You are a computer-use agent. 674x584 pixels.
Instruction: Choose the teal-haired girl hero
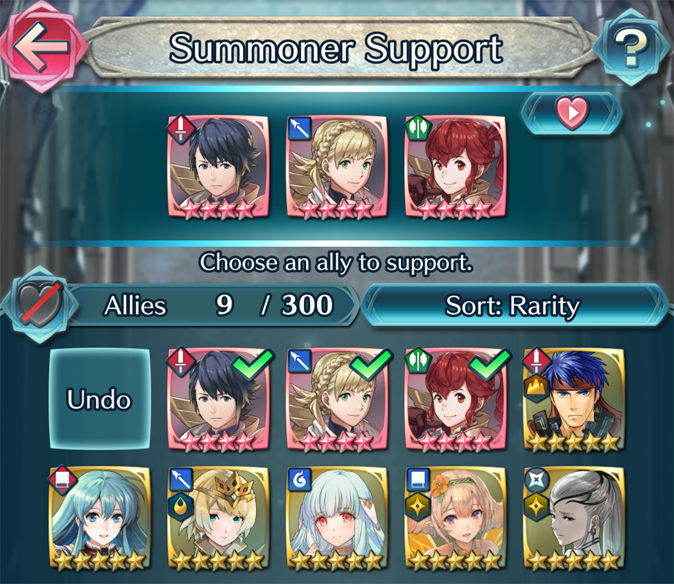click(x=99, y=518)
